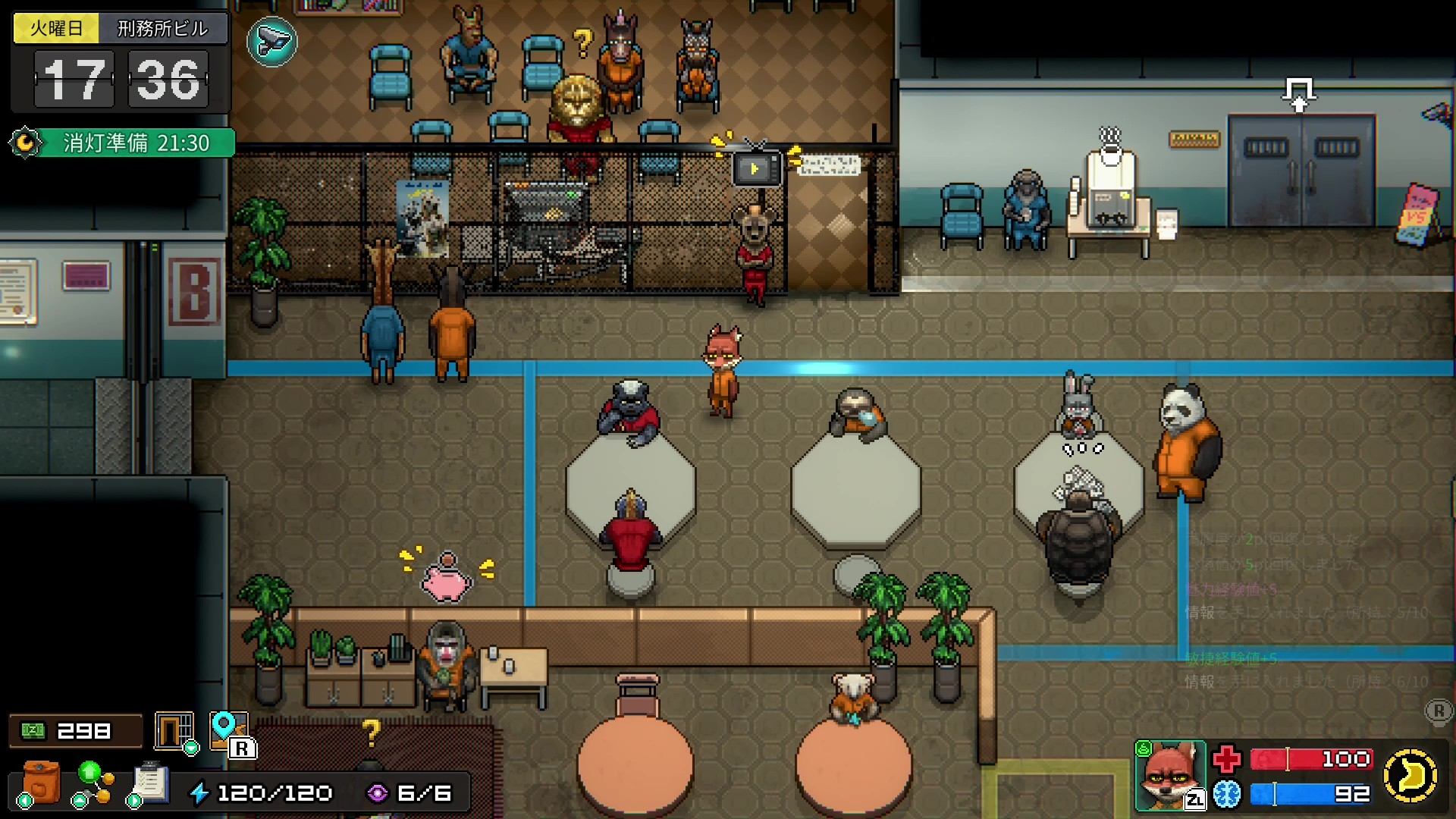1456x819 pixels.
Task: Select the cell door icon
Action: tap(174, 731)
